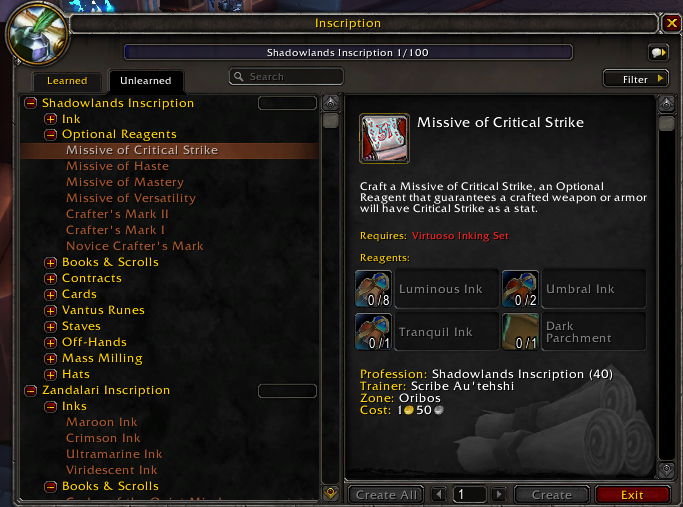
Task: Expand the Books & Scrolls category under Shadowlands
Action: click(51, 262)
